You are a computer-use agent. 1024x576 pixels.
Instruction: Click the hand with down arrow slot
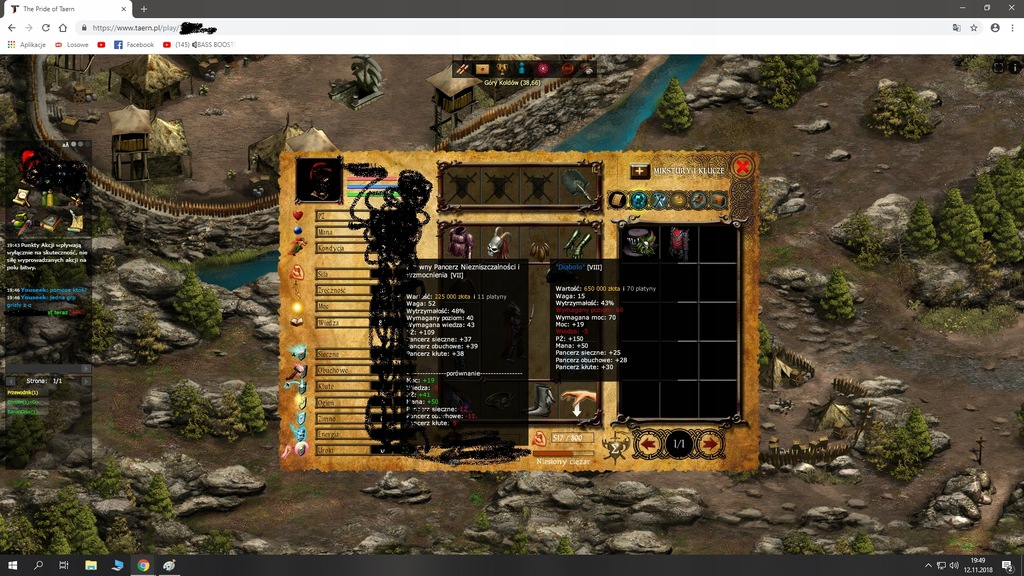[577, 403]
